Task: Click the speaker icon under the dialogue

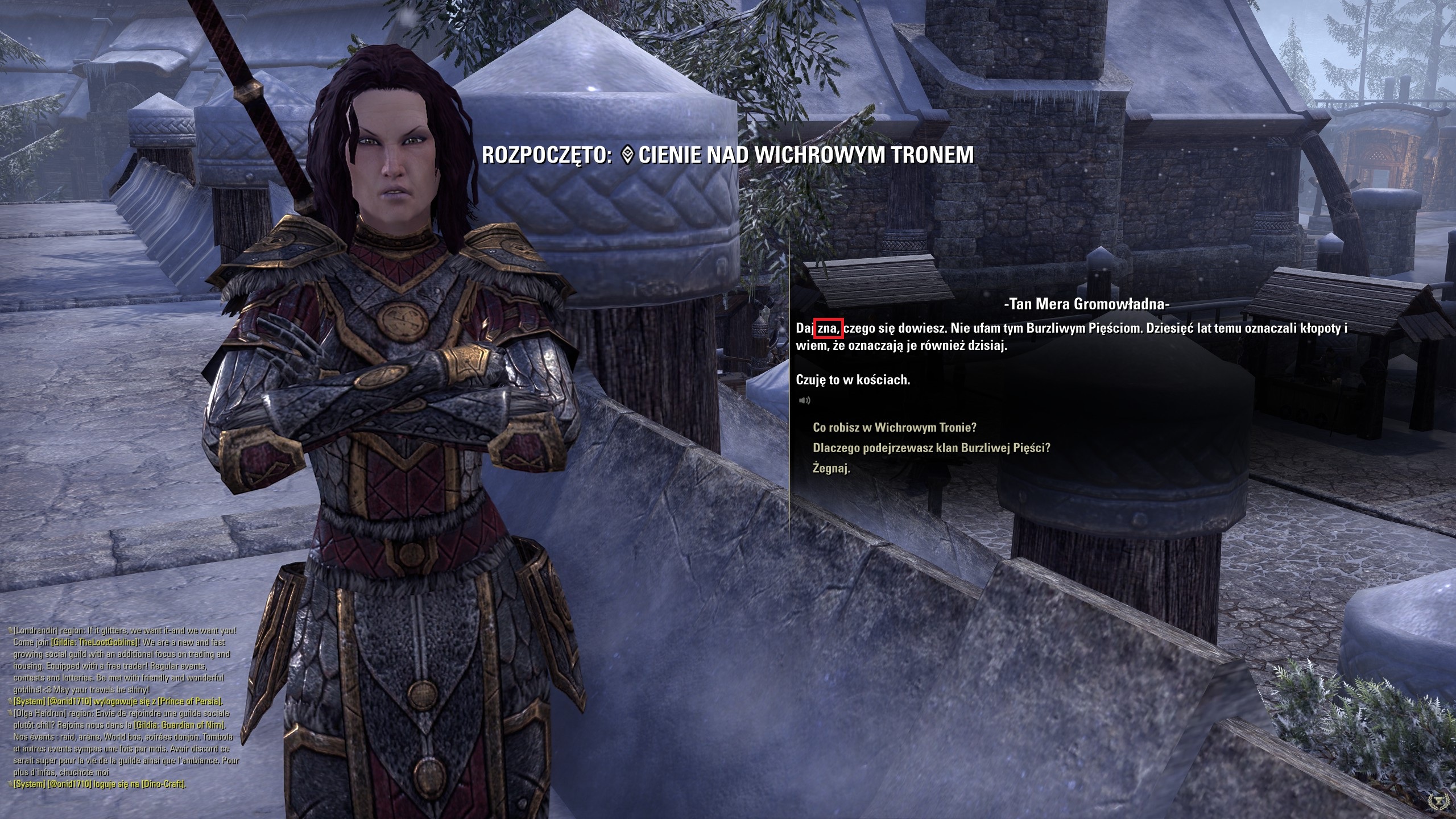Action: (x=804, y=400)
